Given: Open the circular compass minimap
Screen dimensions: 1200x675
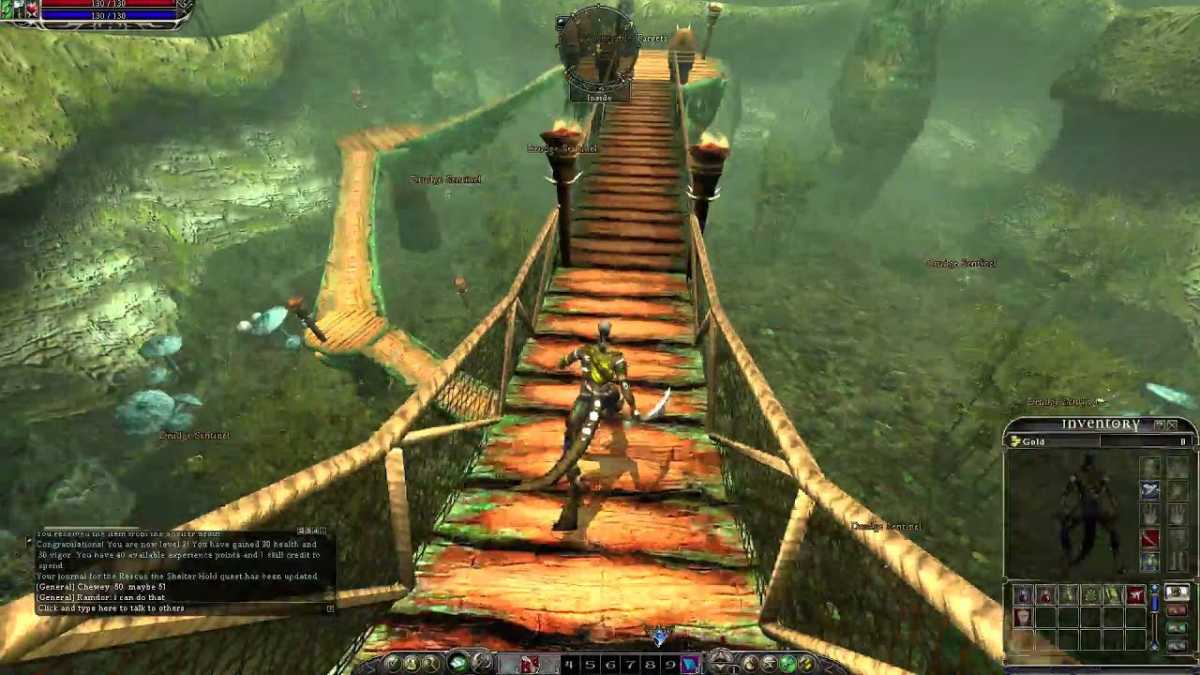Looking at the screenshot, I should (x=597, y=45).
